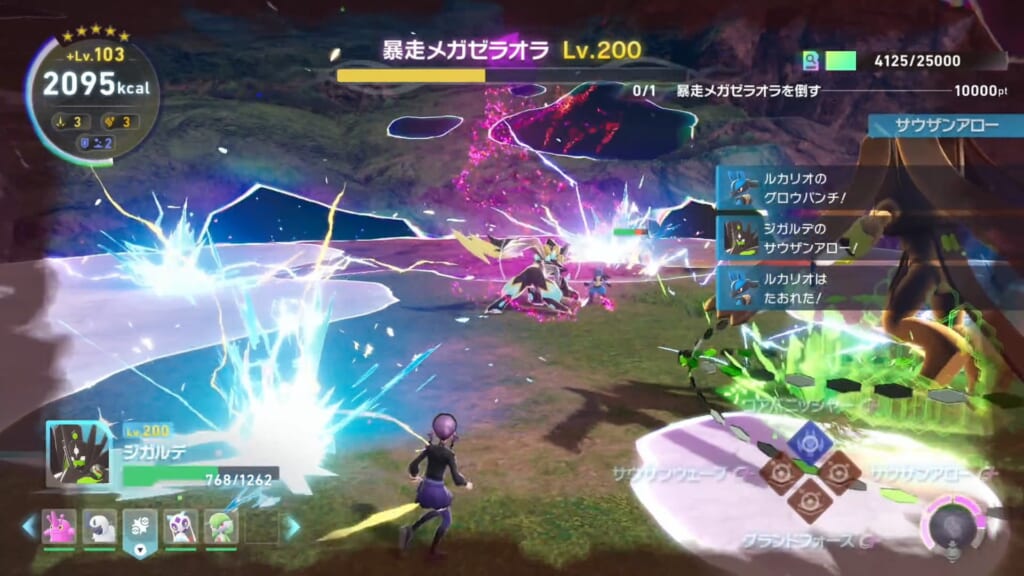Cycle the party bar left with the arrow
The height and width of the screenshot is (576, 1024).
(x=27, y=526)
